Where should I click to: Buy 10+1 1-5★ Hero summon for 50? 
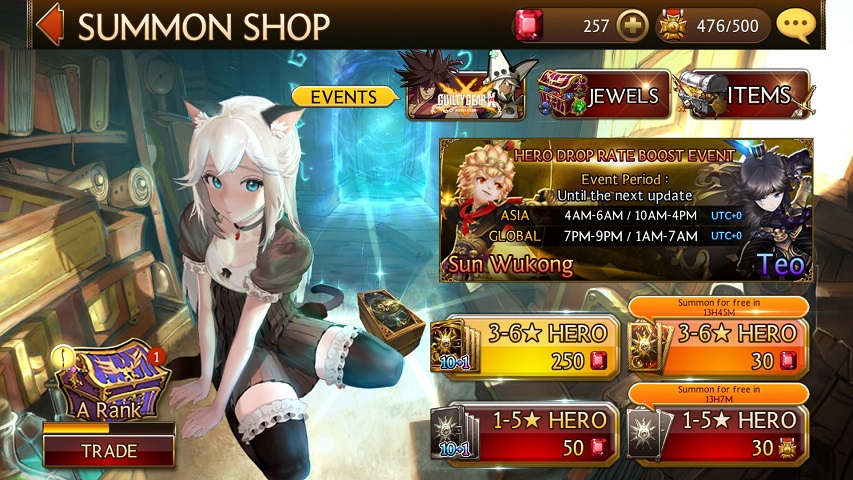[520, 433]
